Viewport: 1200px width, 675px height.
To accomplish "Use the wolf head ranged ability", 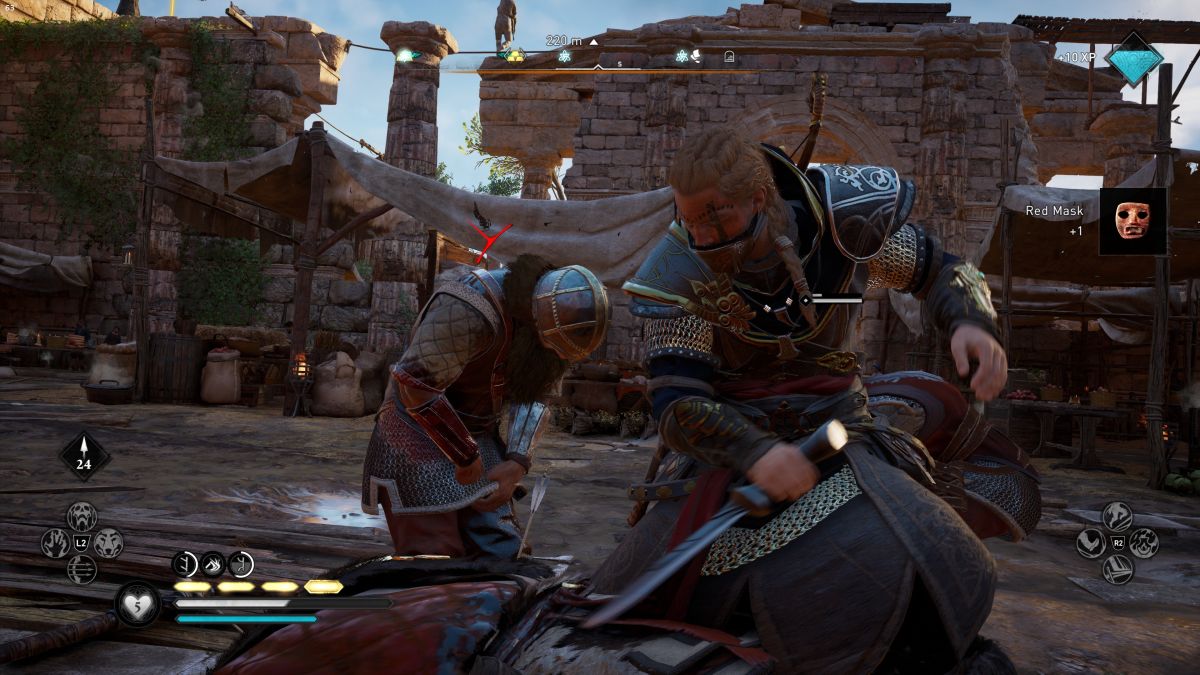I will tap(108, 543).
